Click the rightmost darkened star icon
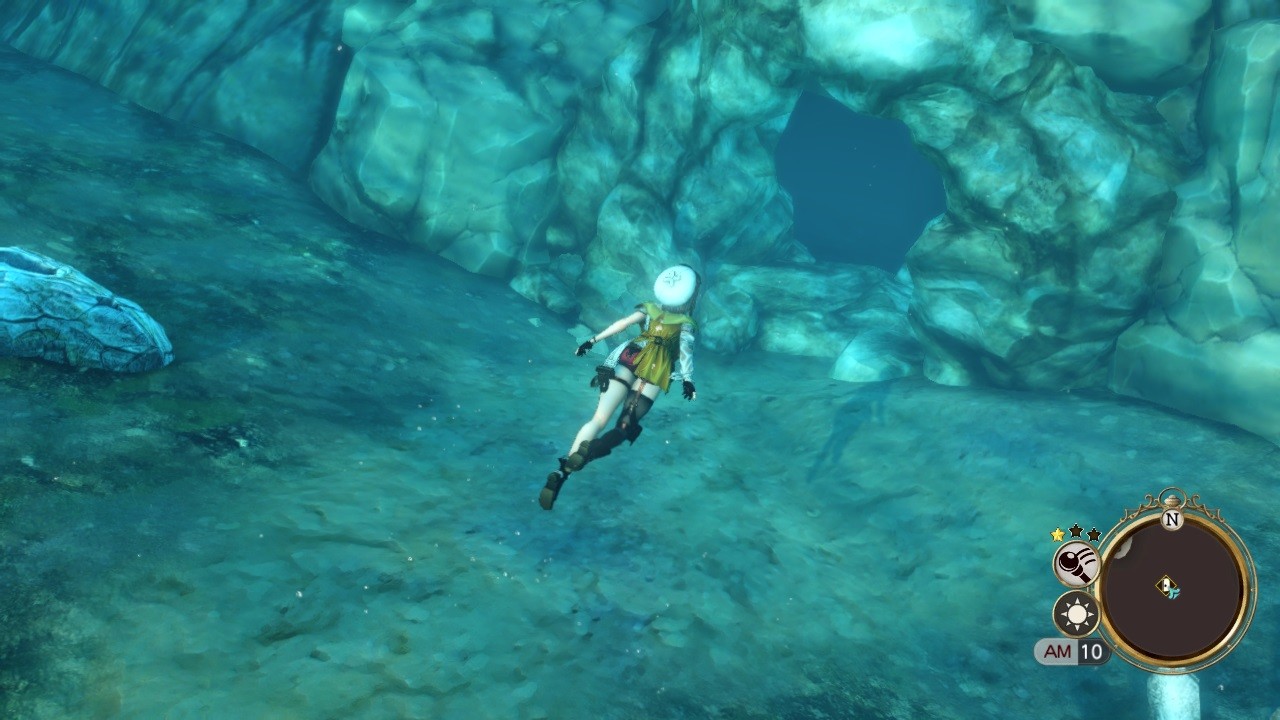1280x720 pixels. click(x=1093, y=535)
